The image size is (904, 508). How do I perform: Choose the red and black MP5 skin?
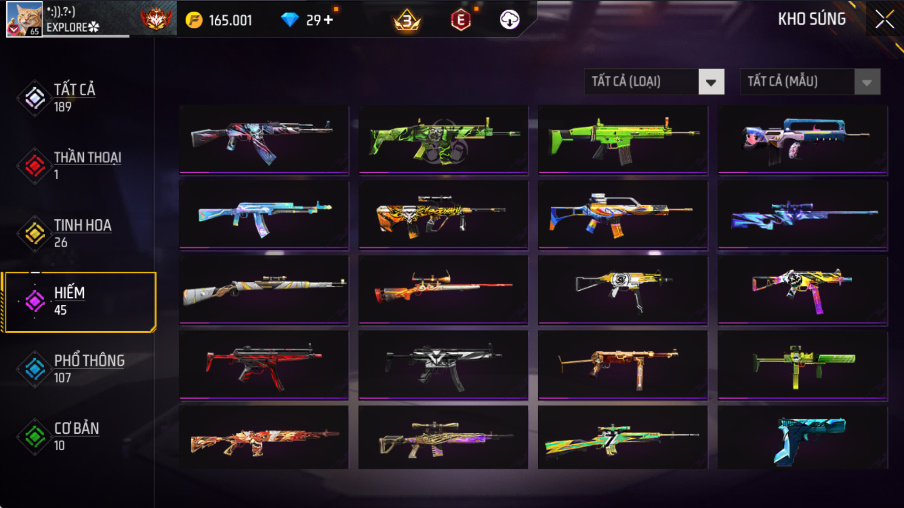pos(264,363)
